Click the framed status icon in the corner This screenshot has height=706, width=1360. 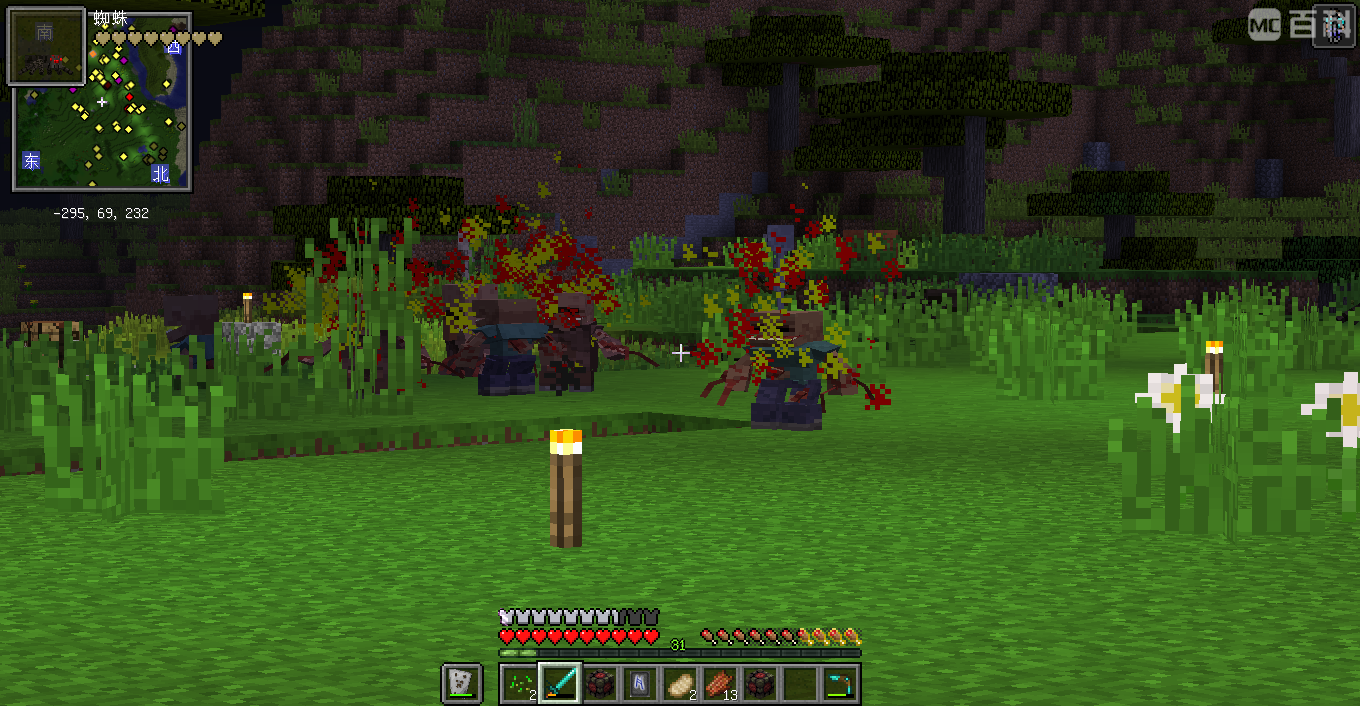(1333, 25)
